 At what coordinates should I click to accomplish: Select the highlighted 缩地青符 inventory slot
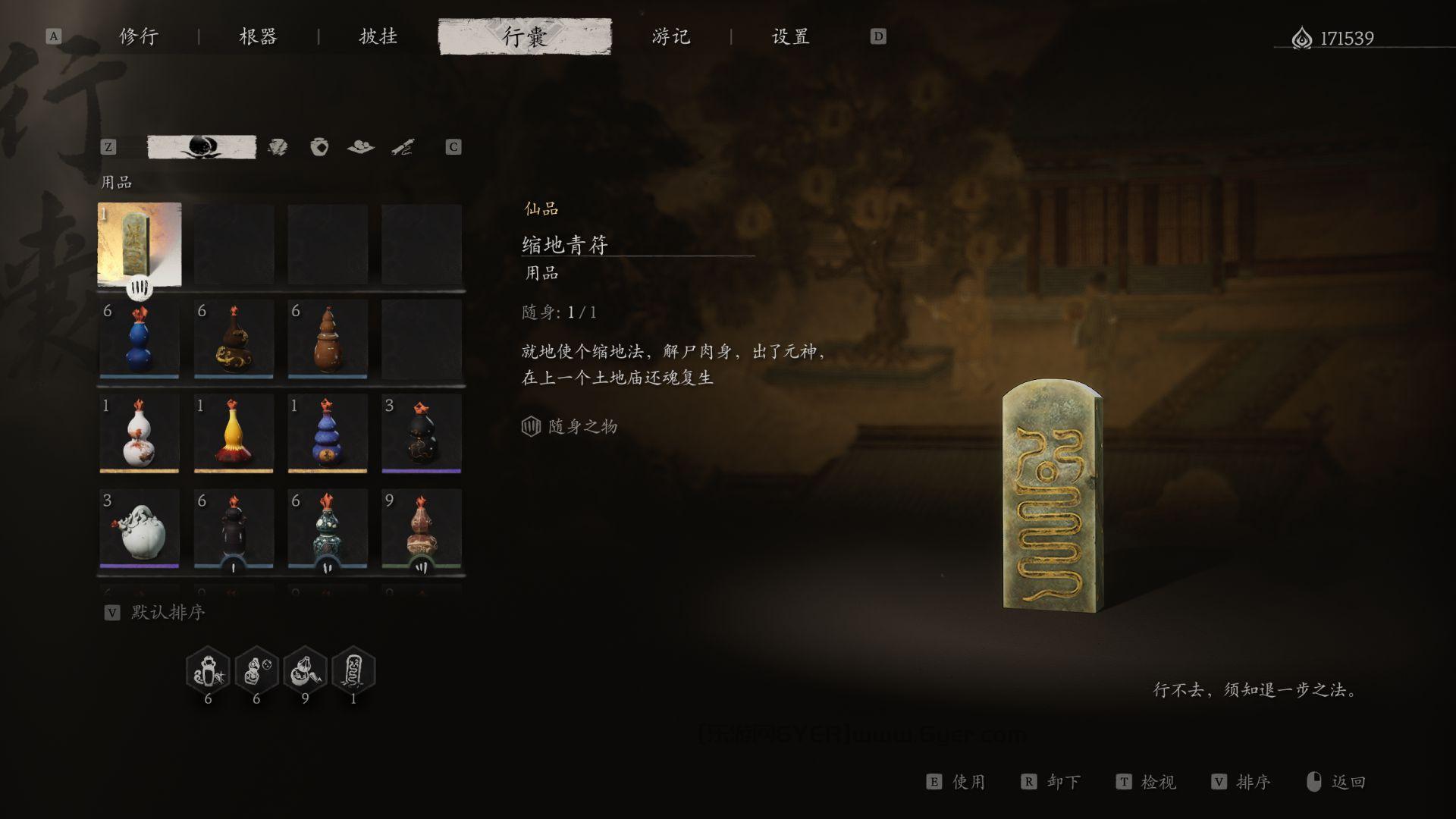[x=140, y=244]
